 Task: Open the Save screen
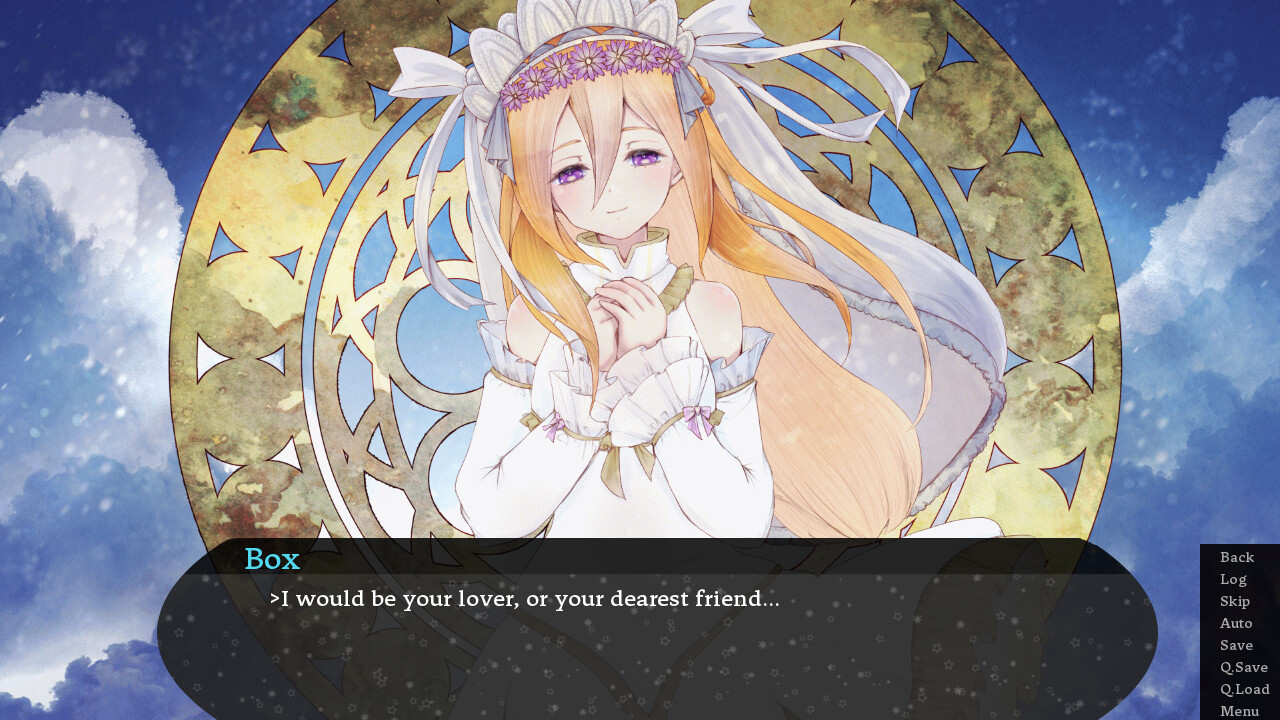tap(1235, 645)
